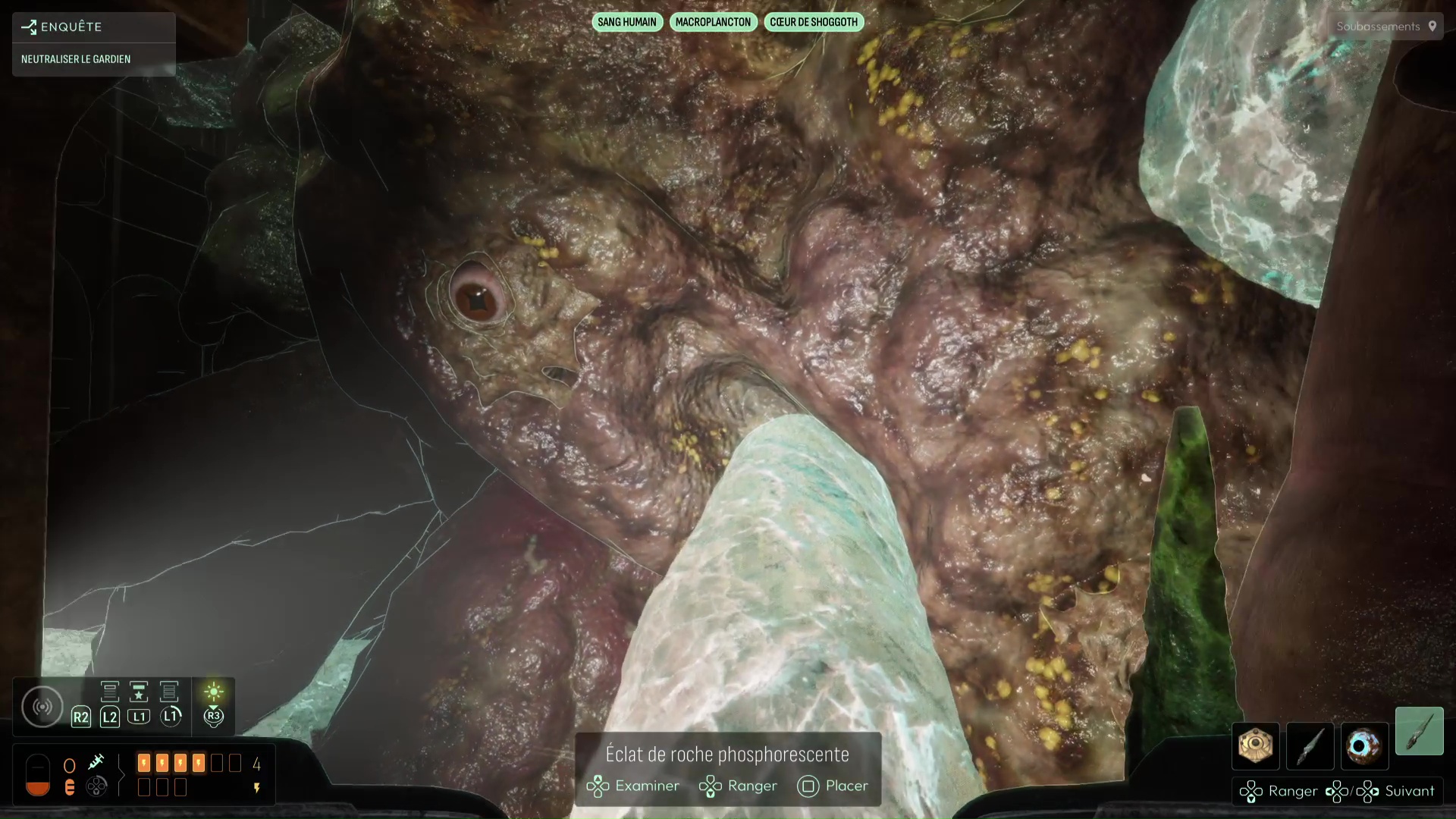Select the star scanner mode icon
Image resolution: width=1456 pixels, height=819 pixels.
(x=139, y=692)
